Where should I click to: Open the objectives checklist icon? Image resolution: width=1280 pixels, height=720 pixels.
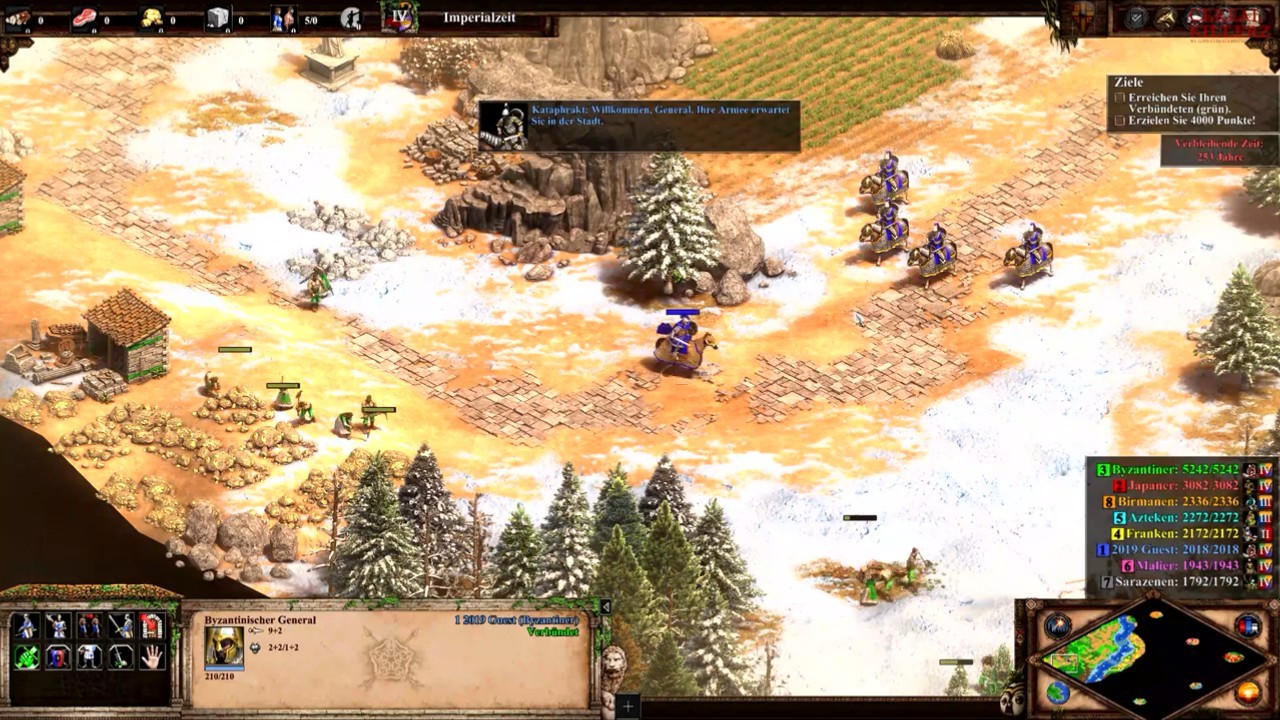(x=1135, y=18)
